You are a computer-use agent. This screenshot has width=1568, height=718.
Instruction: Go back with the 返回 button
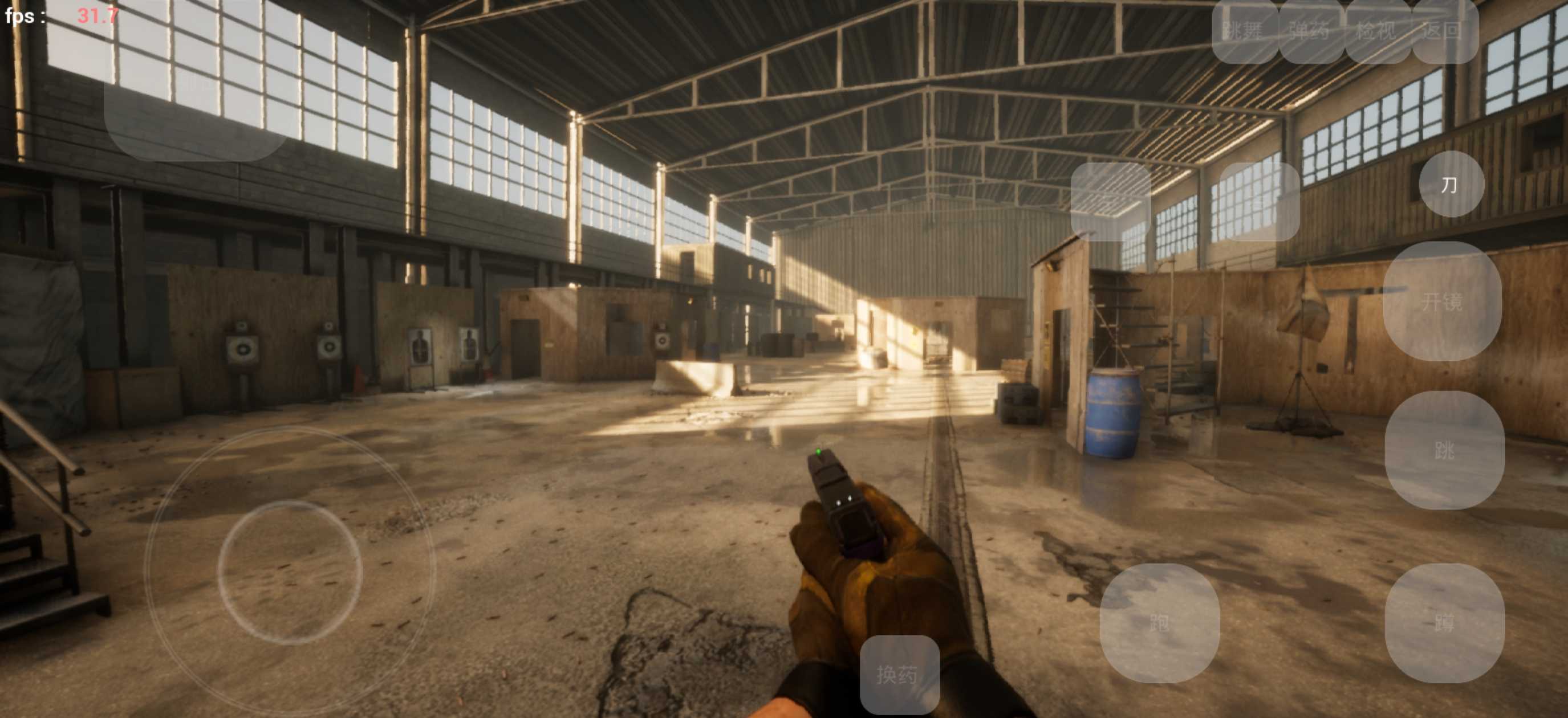(1444, 30)
